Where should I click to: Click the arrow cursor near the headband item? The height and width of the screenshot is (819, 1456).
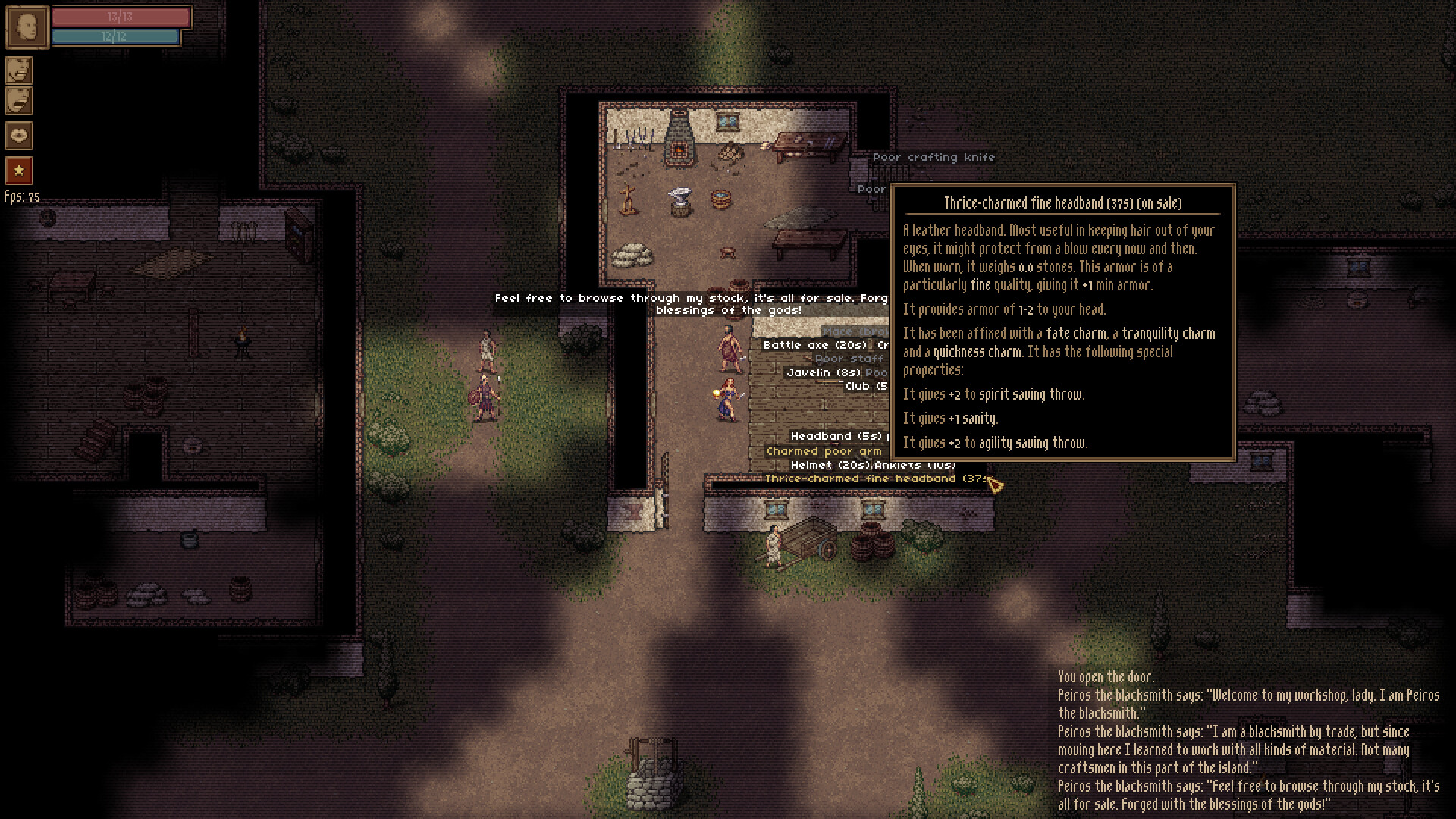pyautogui.click(x=994, y=483)
